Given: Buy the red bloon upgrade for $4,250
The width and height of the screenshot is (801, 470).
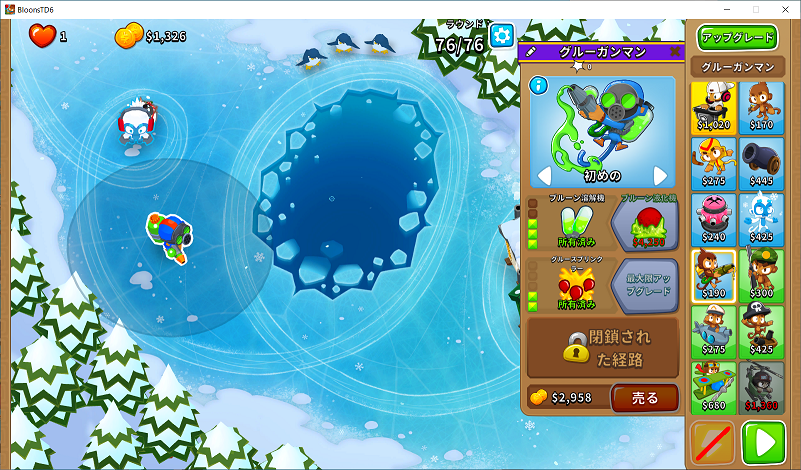Looking at the screenshot, I should click(x=644, y=224).
